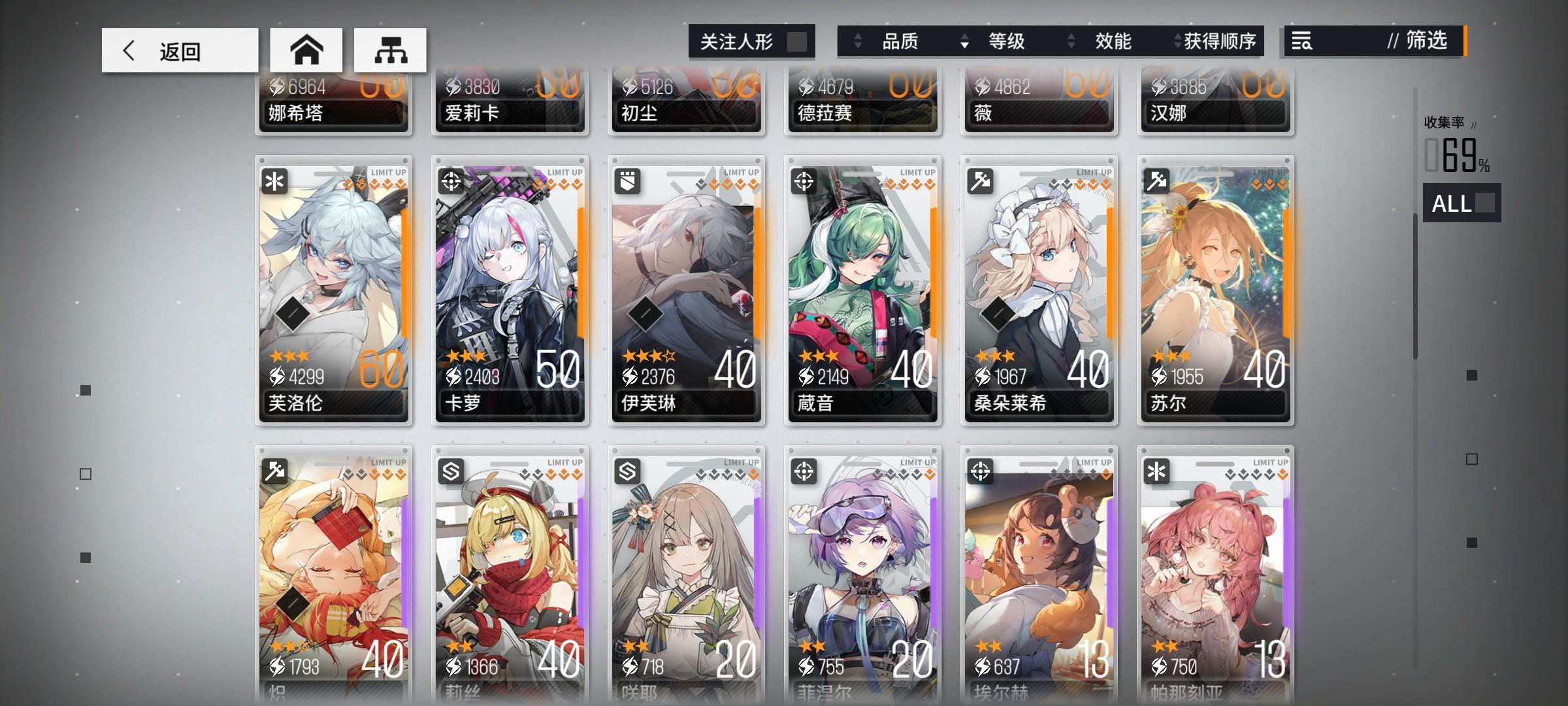Click the hammer class icon on 苏尔's card
Image resolution: width=1568 pixels, height=706 pixels.
click(x=1155, y=181)
